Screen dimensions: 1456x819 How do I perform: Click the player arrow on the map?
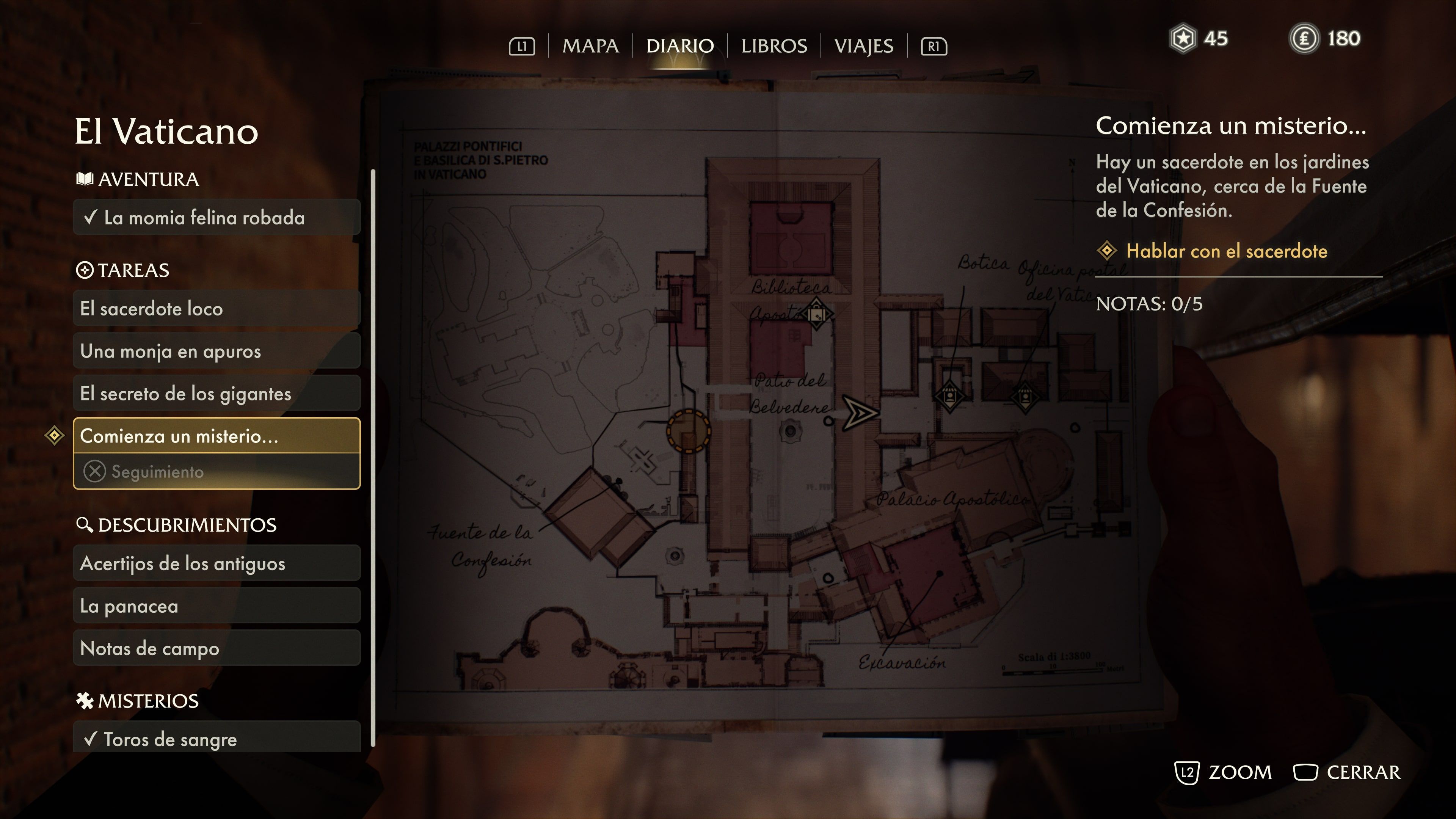tap(859, 413)
